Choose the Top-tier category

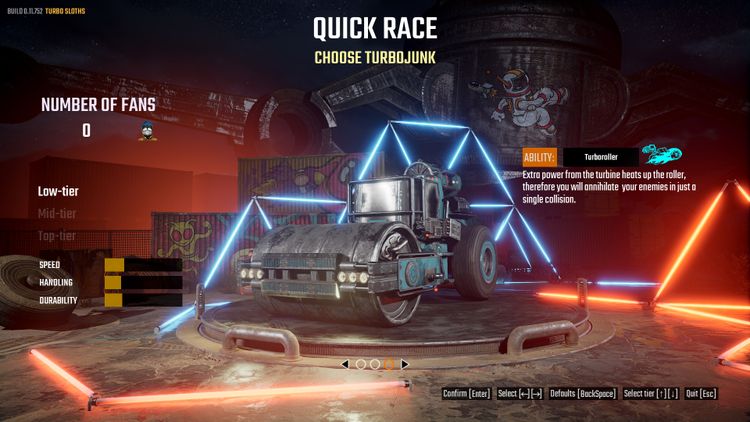(58, 236)
